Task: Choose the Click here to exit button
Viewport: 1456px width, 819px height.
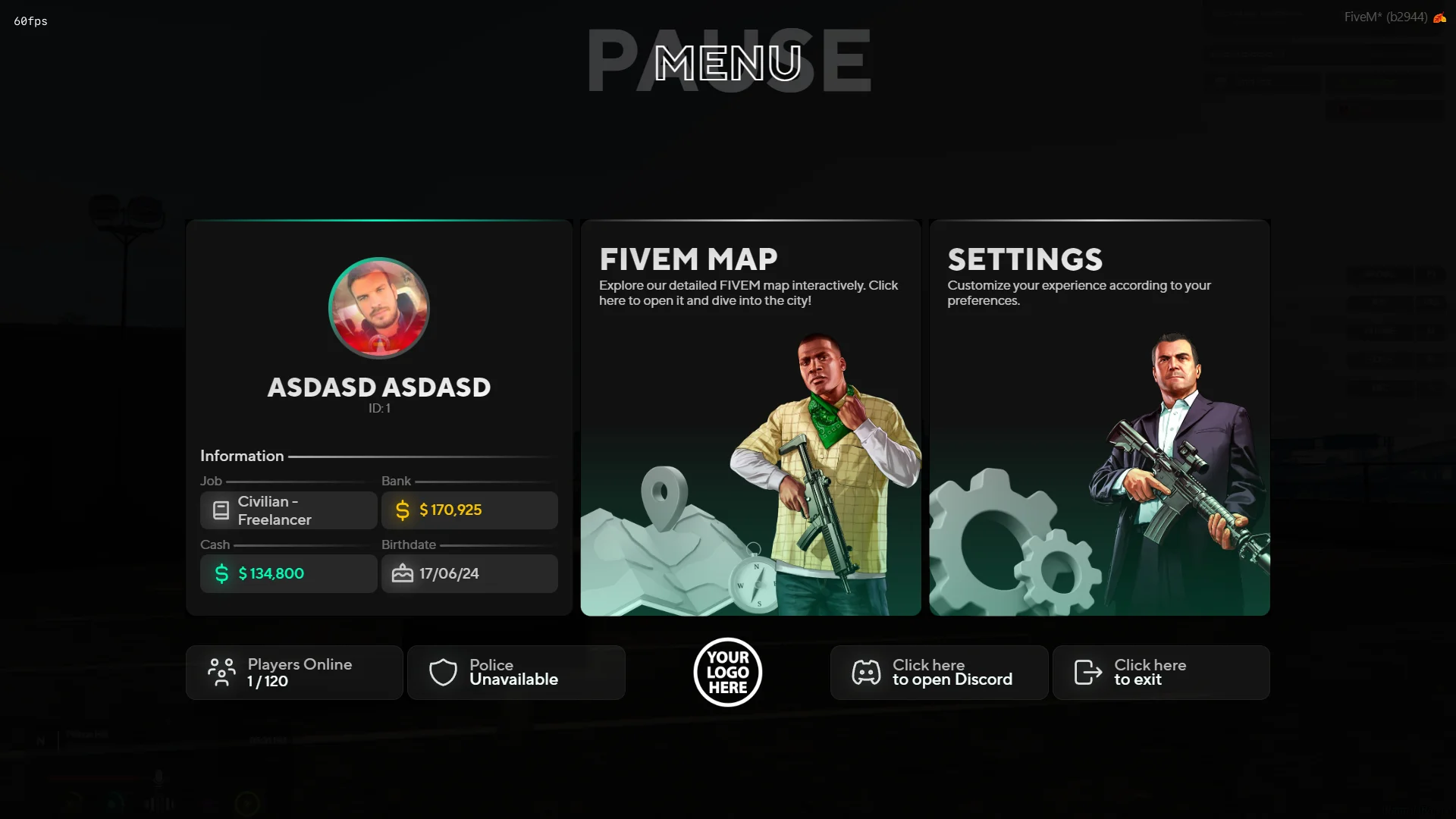Action: point(1161,673)
